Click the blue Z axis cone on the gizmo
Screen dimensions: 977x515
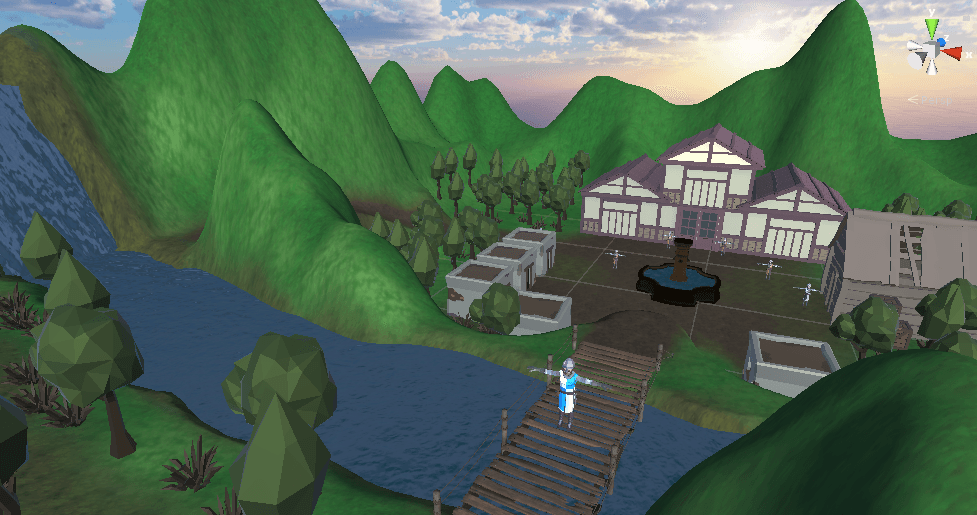tap(939, 42)
